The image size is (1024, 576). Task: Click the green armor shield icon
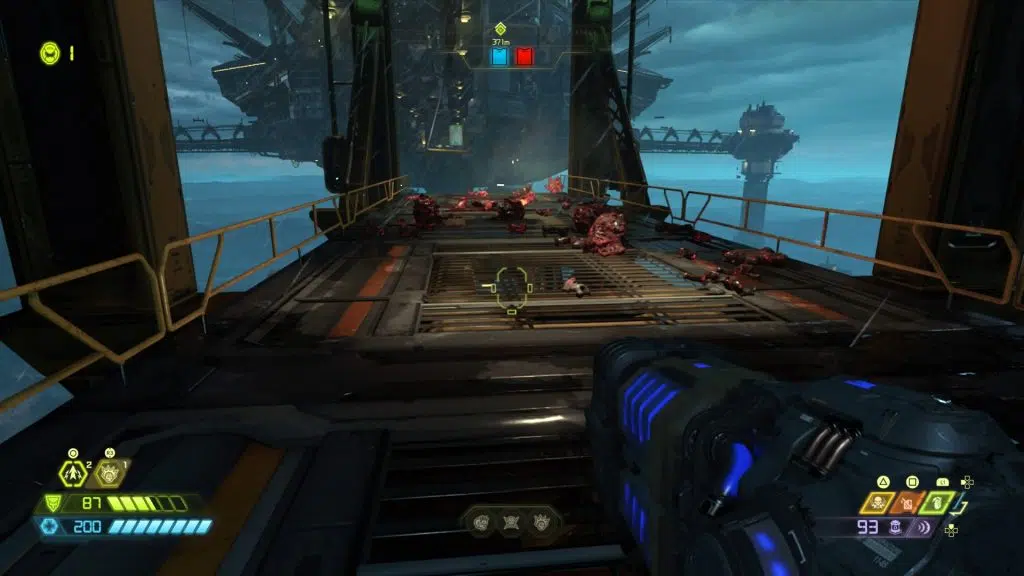coord(50,504)
